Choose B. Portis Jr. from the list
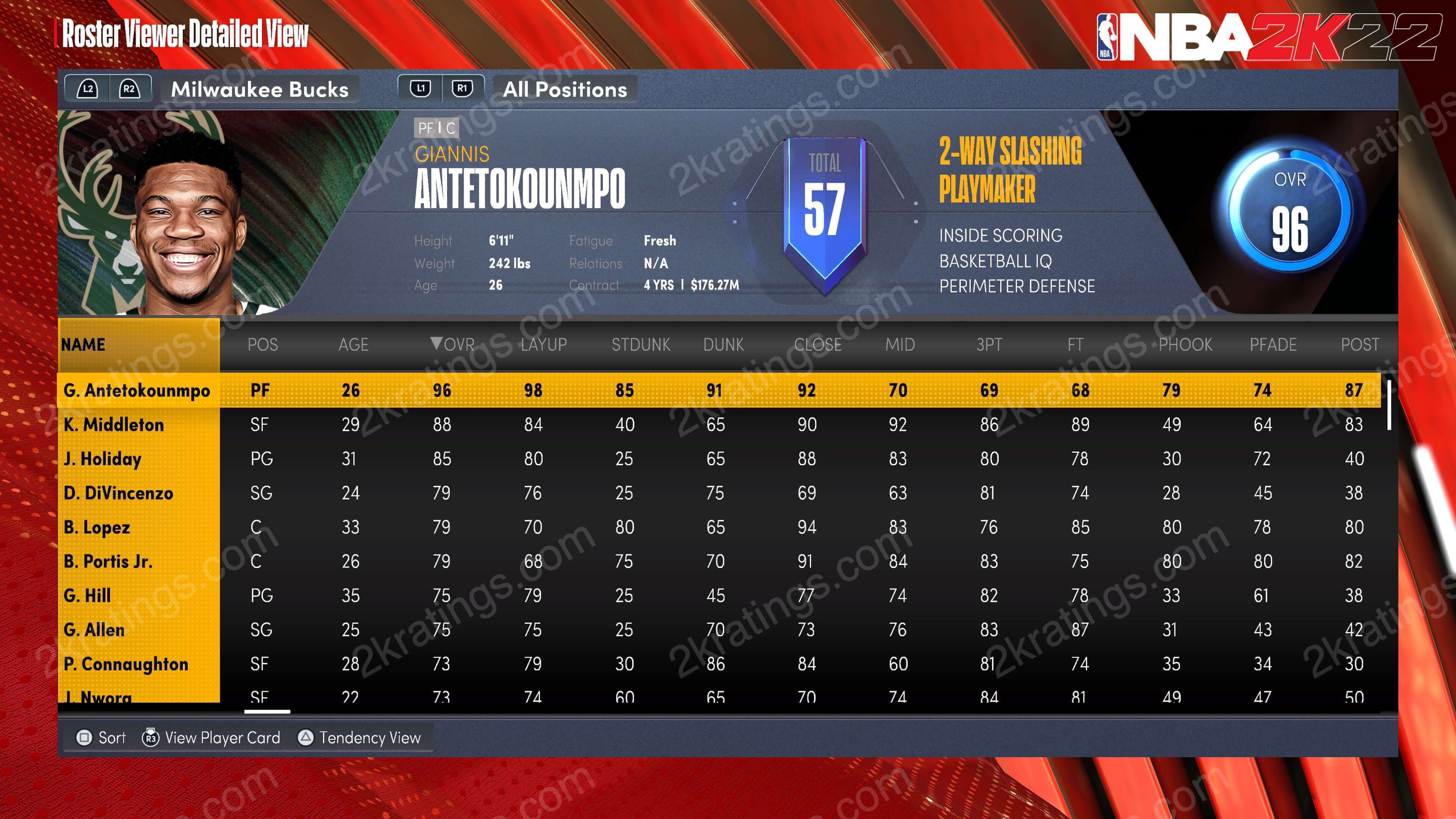 pyautogui.click(x=108, y=561)
